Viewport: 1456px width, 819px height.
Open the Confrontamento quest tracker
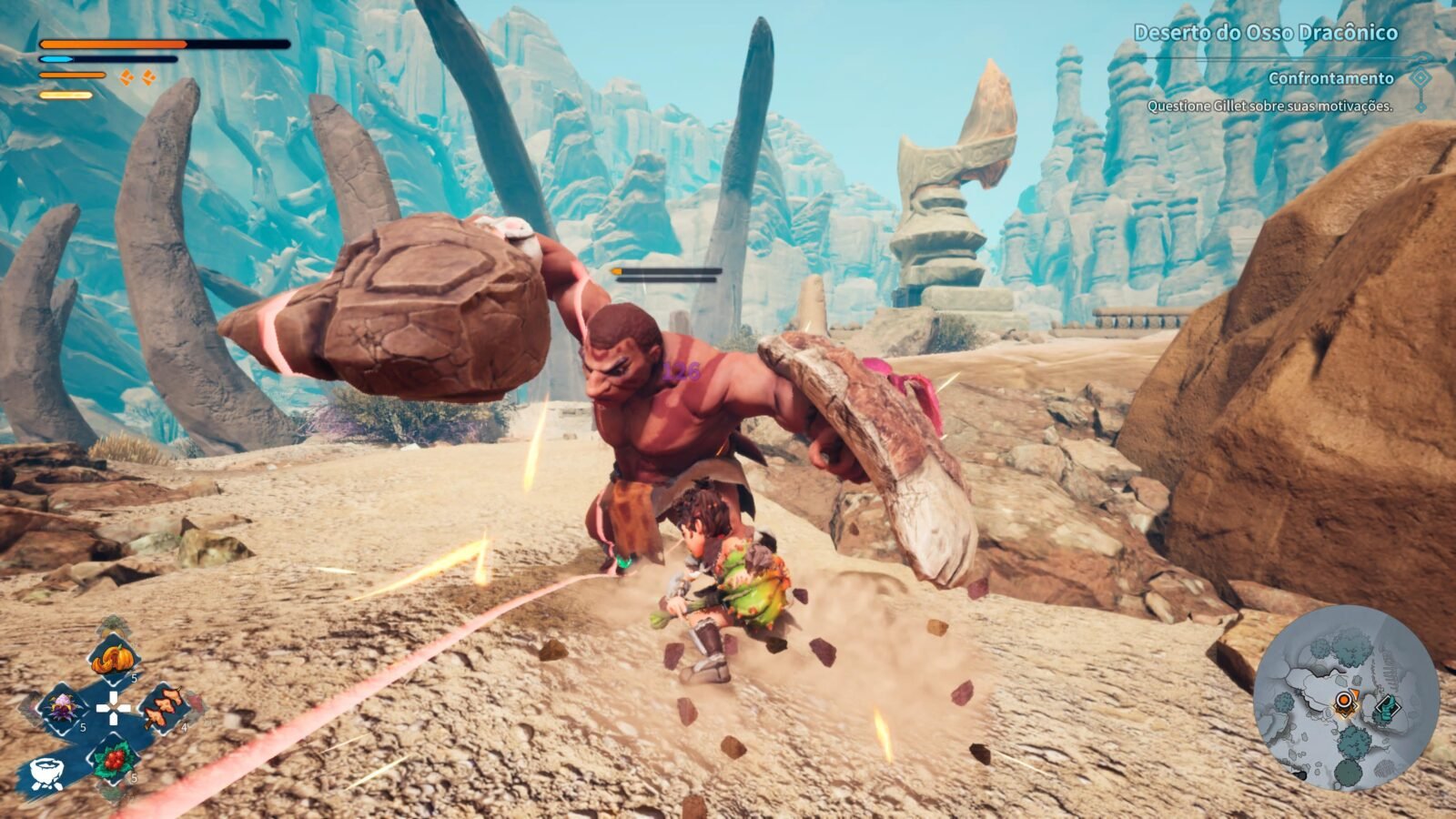[1330, 78]
